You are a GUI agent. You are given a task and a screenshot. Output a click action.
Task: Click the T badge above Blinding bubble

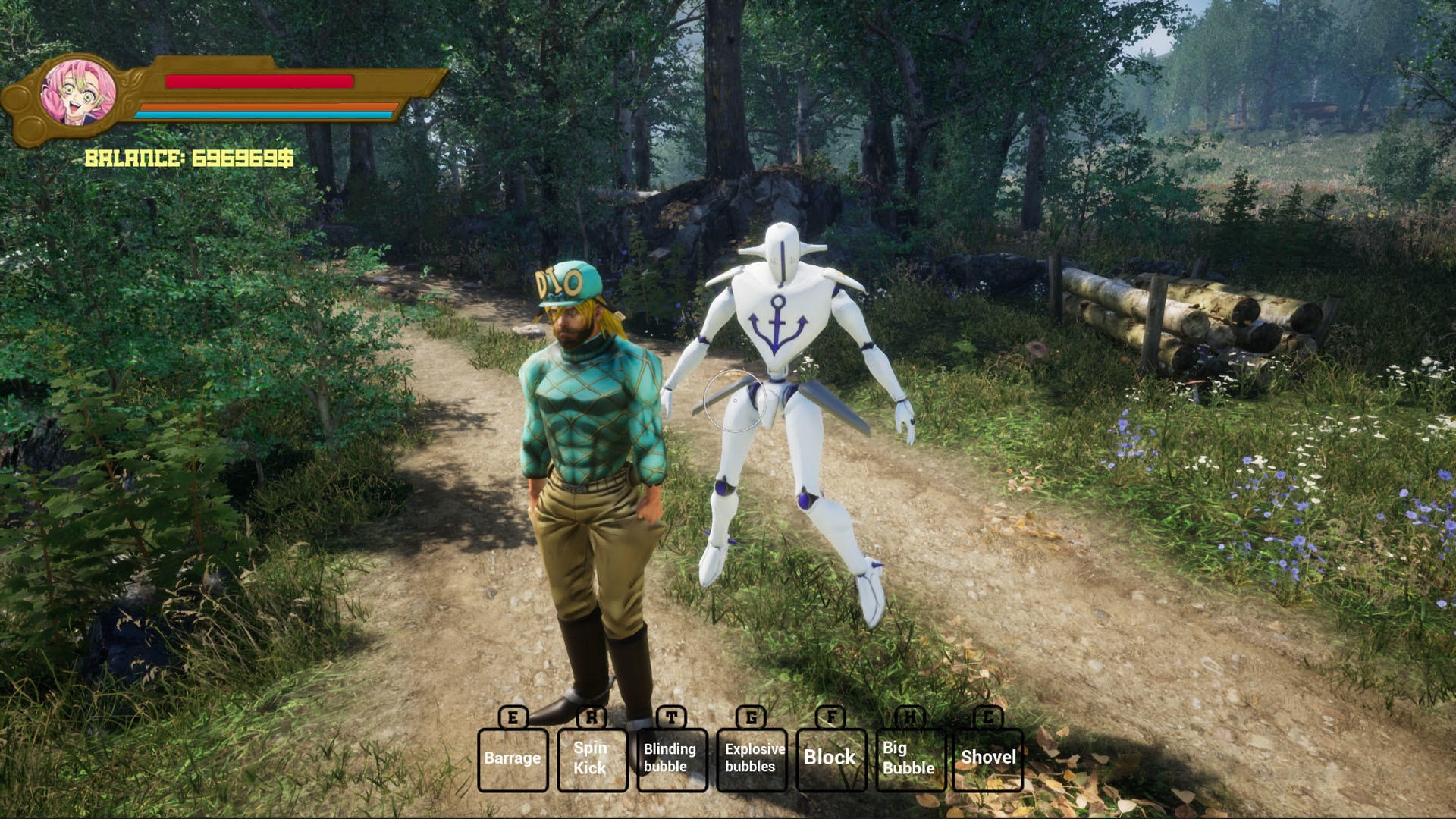[x=672, y=717]
